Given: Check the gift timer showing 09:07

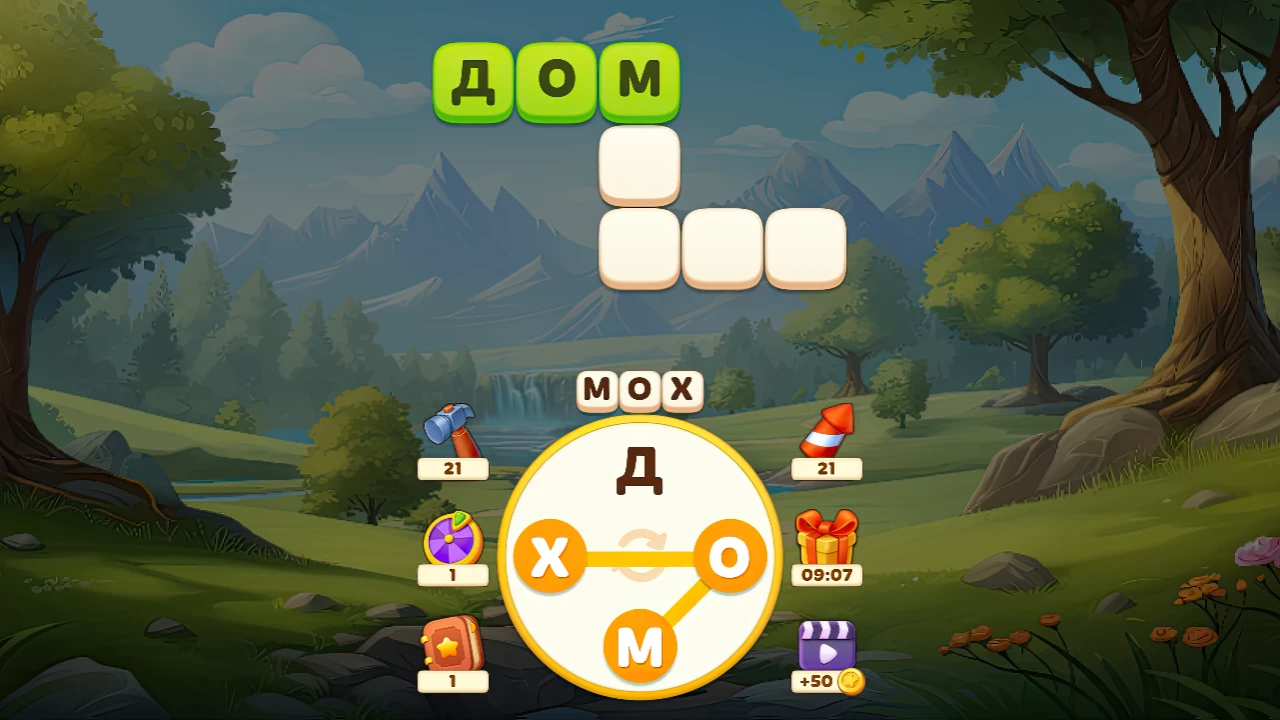Looking at the screenshot, I should 827,576.
